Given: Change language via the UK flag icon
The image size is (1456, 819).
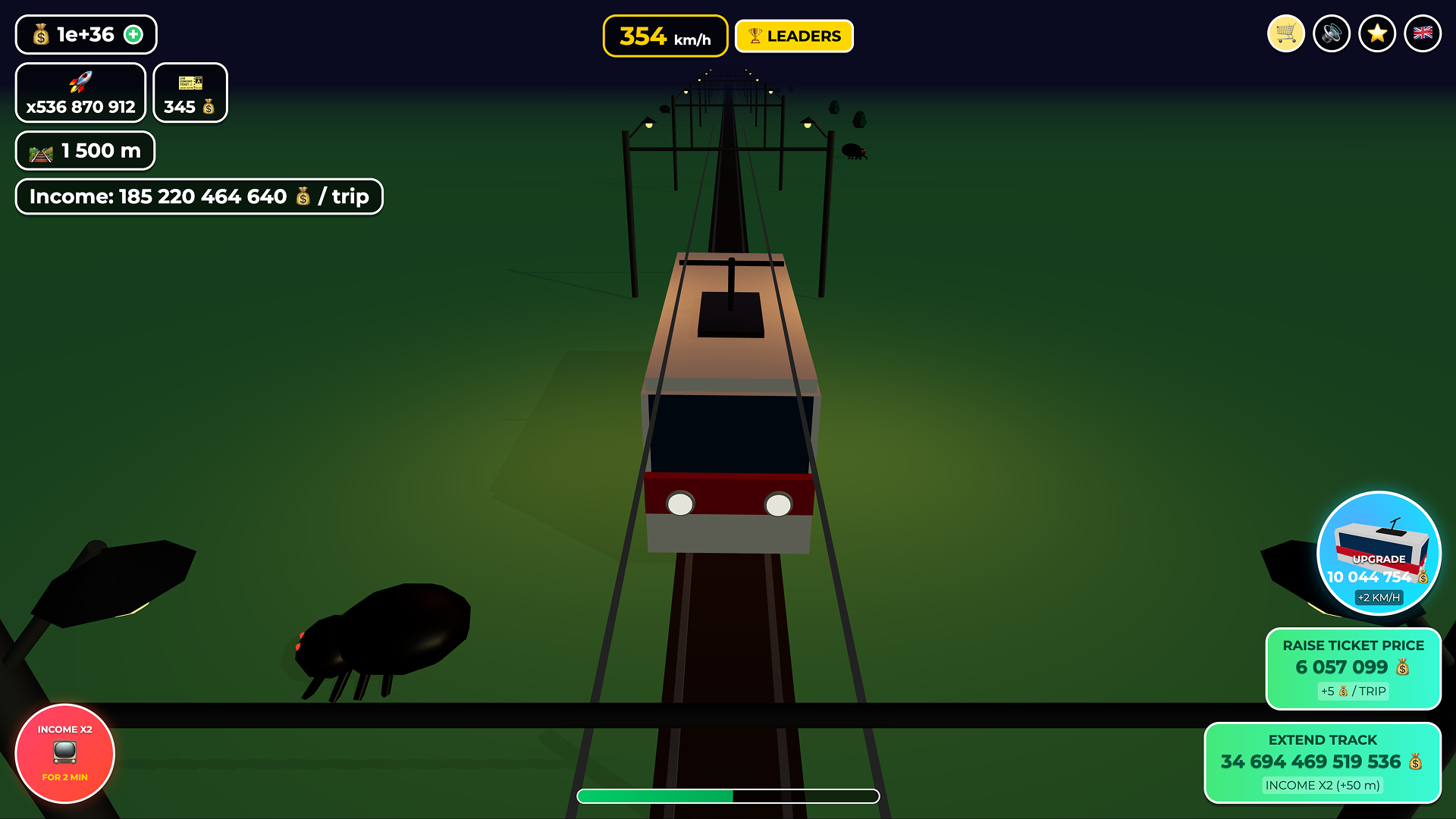Looking at the screenshot, I should point(1423,33).
